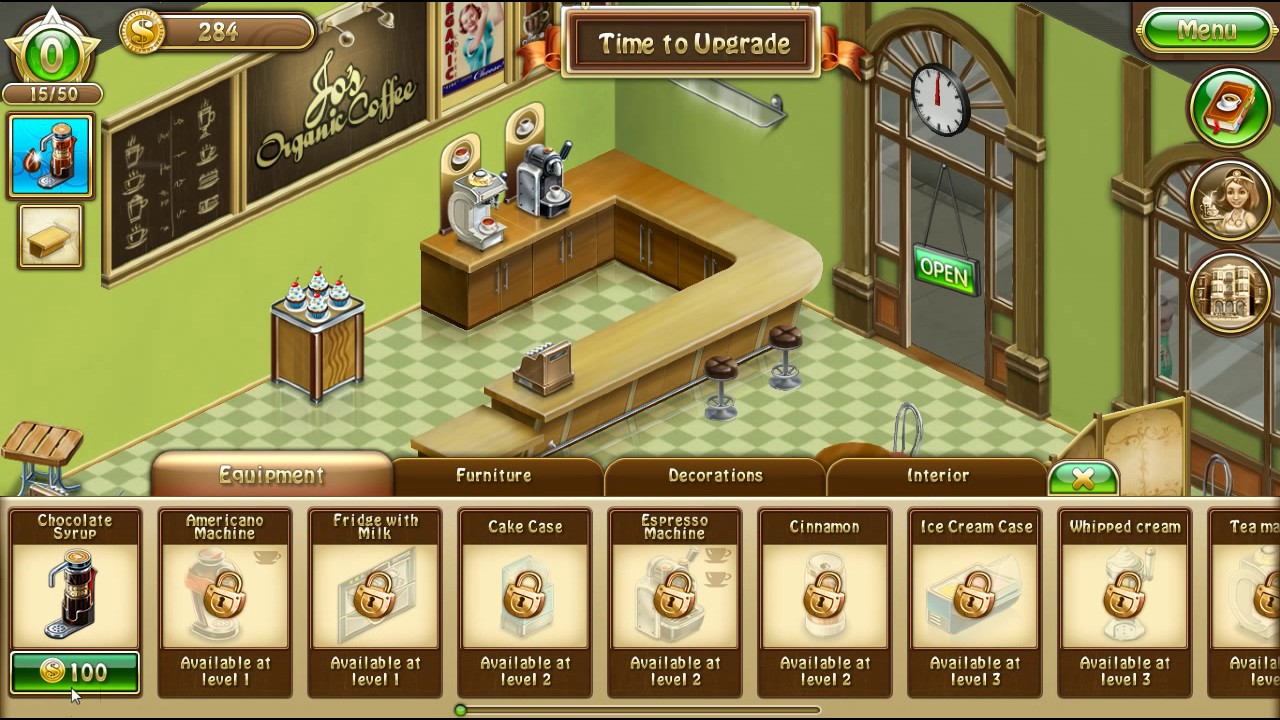Open the Interior tab
This screenshot has width=1280, height=720.
(937, 476)
